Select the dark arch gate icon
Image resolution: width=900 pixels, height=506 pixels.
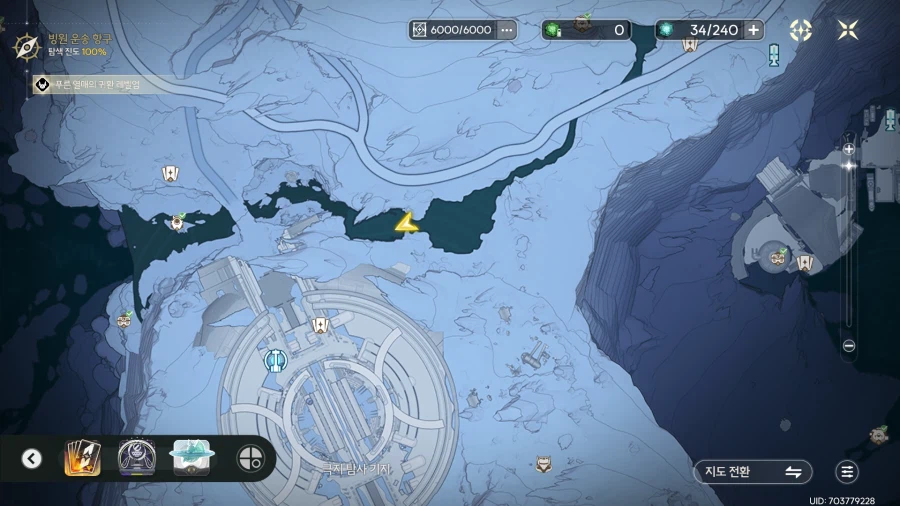pos(136,458)
